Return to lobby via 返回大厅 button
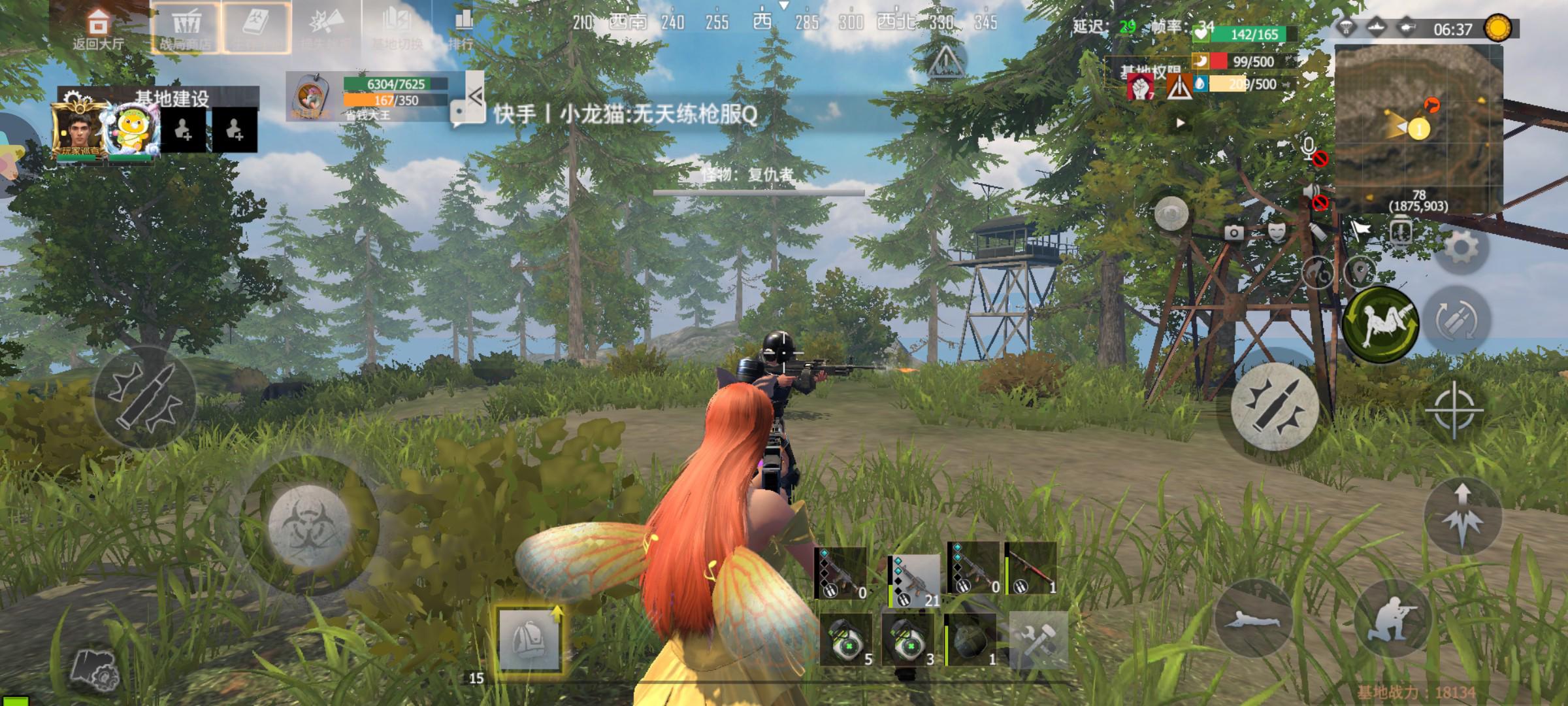1568x706 pixels. (x=98, y=29)
